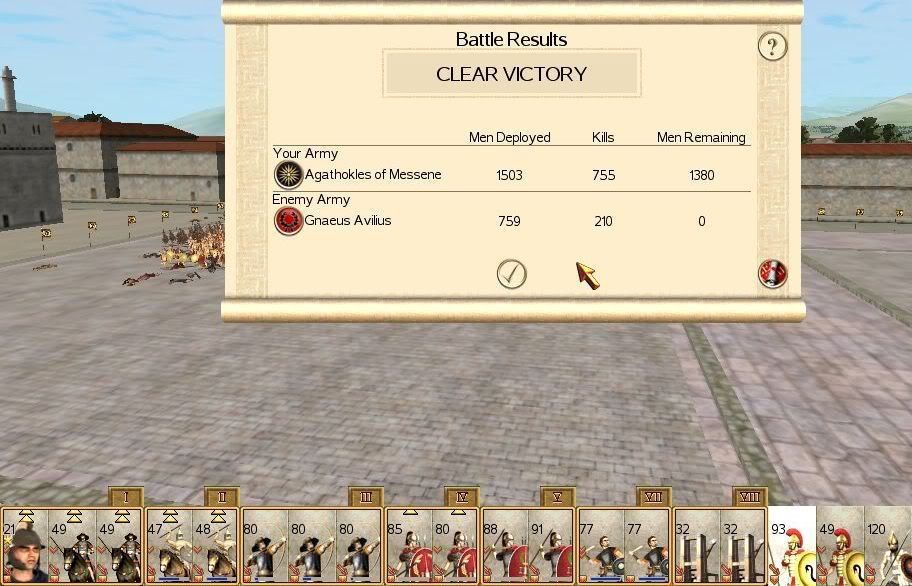Select the cavalry unit card with 47 men

click(168, 547)
